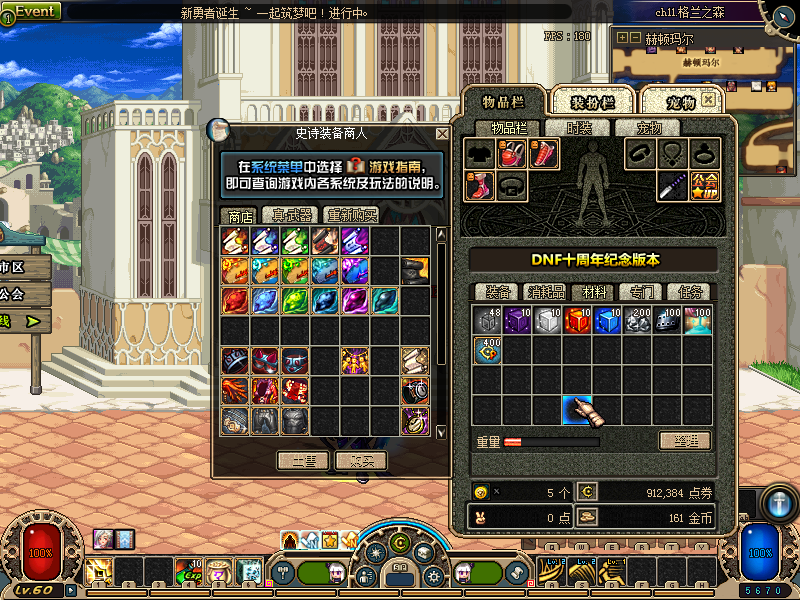This screenshot has width=800, height=600.
Task: Switch to the 真·武器 shop tab
Action: point(290,215)
